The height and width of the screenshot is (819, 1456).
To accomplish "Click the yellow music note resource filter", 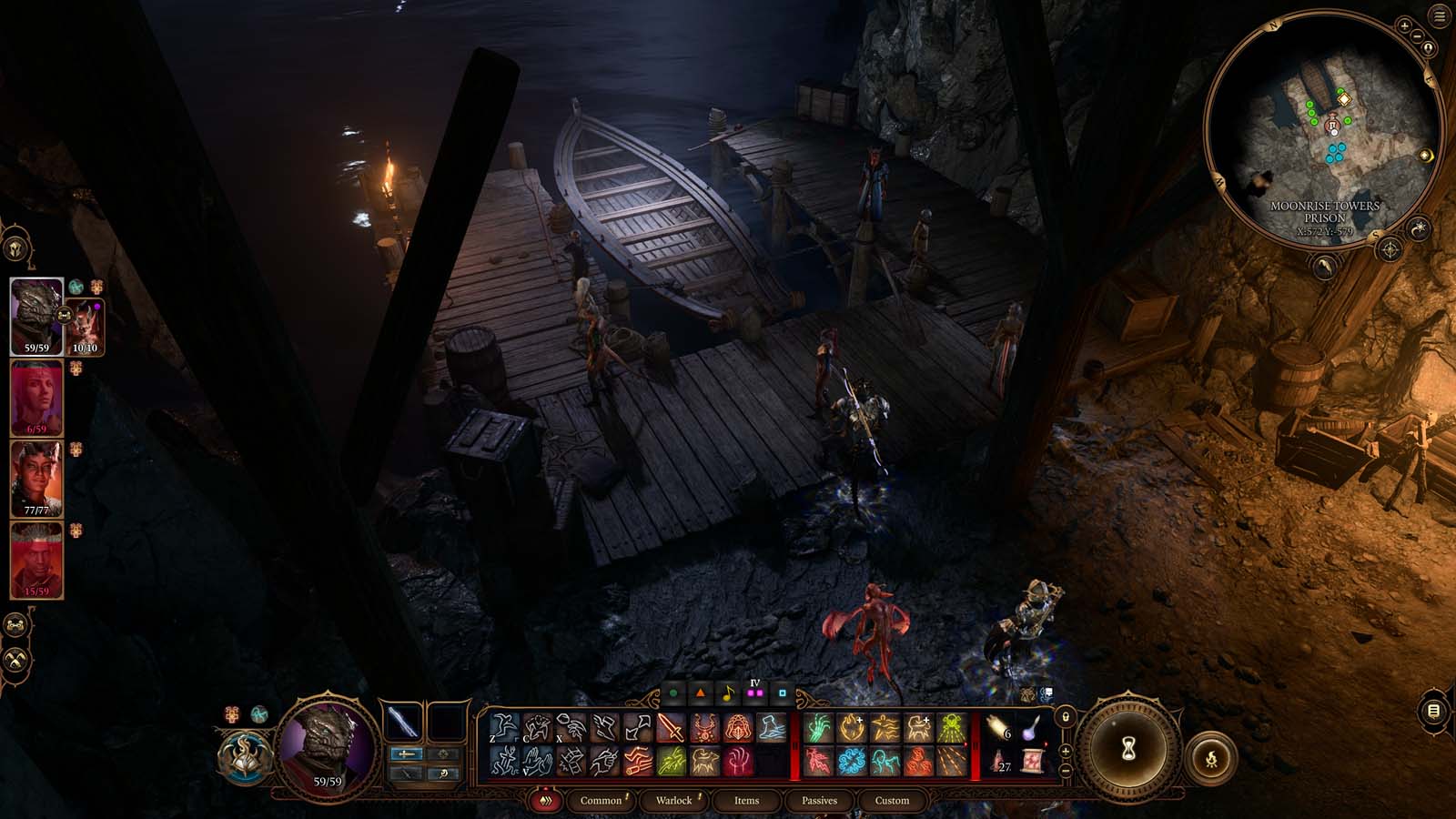I will tap(727, 693).
